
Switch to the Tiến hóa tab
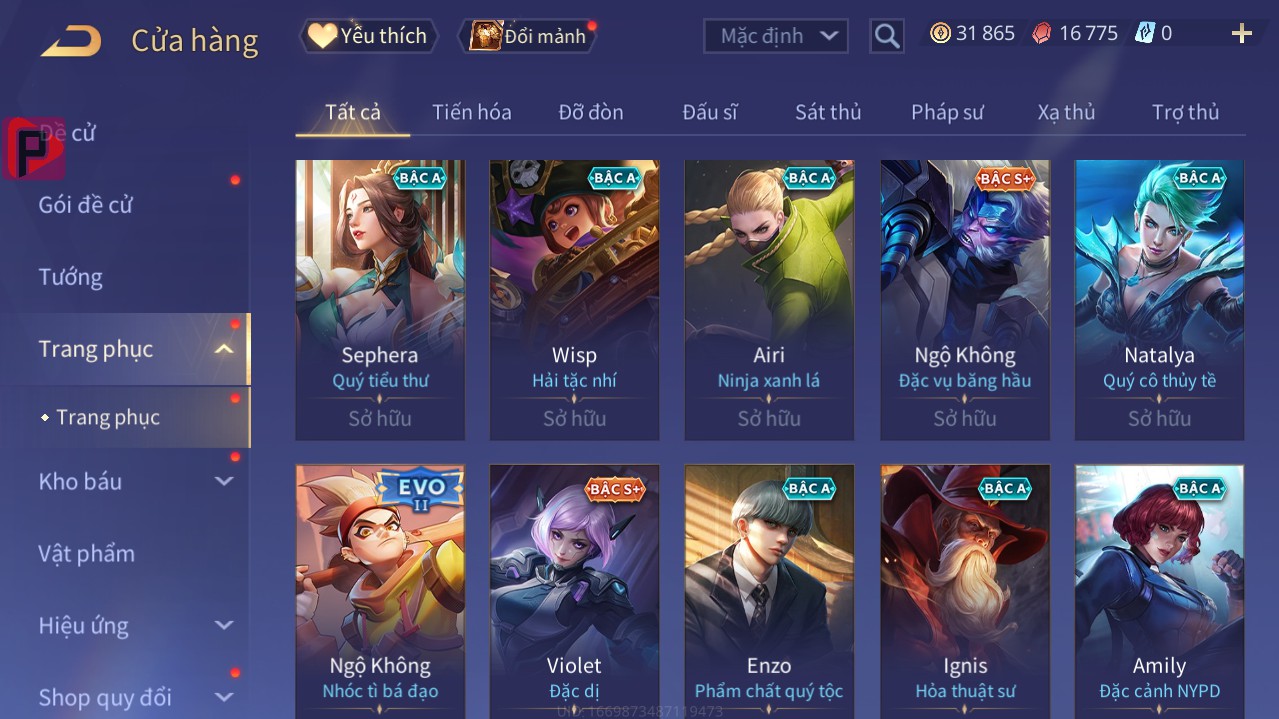pyautogui.click(x=471, y=112)
